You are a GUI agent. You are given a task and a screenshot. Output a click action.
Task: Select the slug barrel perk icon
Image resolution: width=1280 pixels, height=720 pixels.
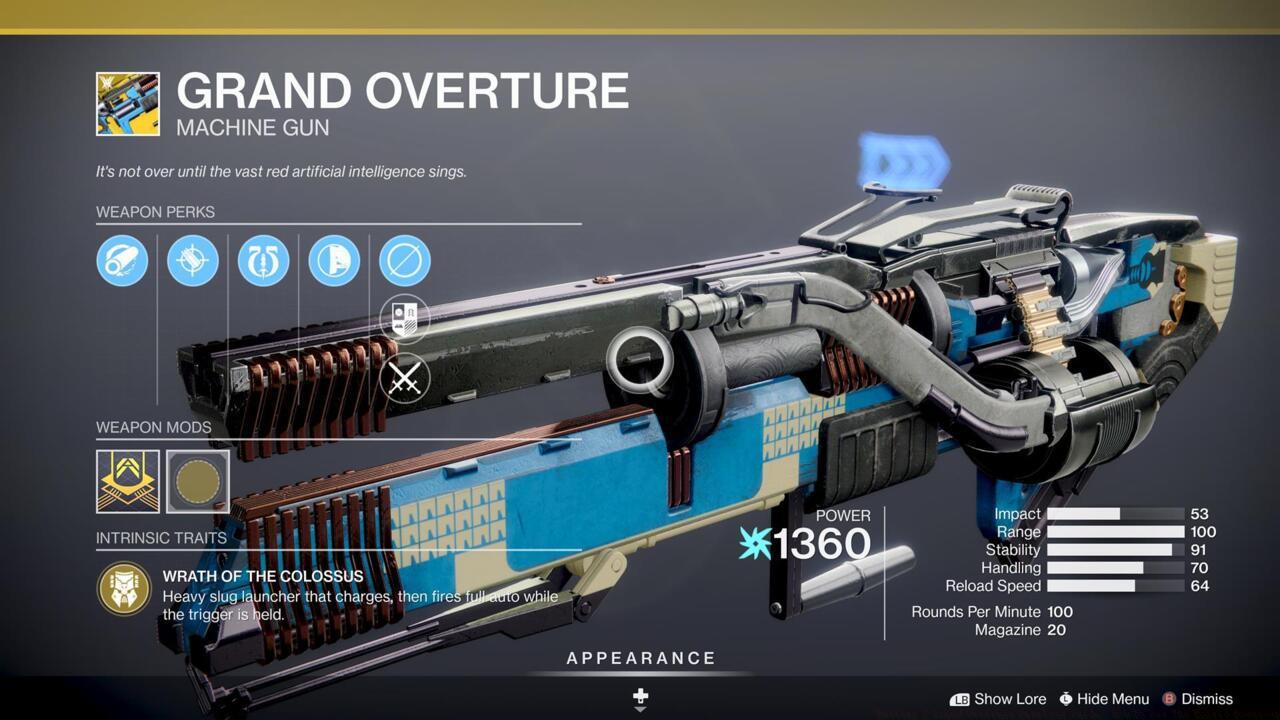122,261
